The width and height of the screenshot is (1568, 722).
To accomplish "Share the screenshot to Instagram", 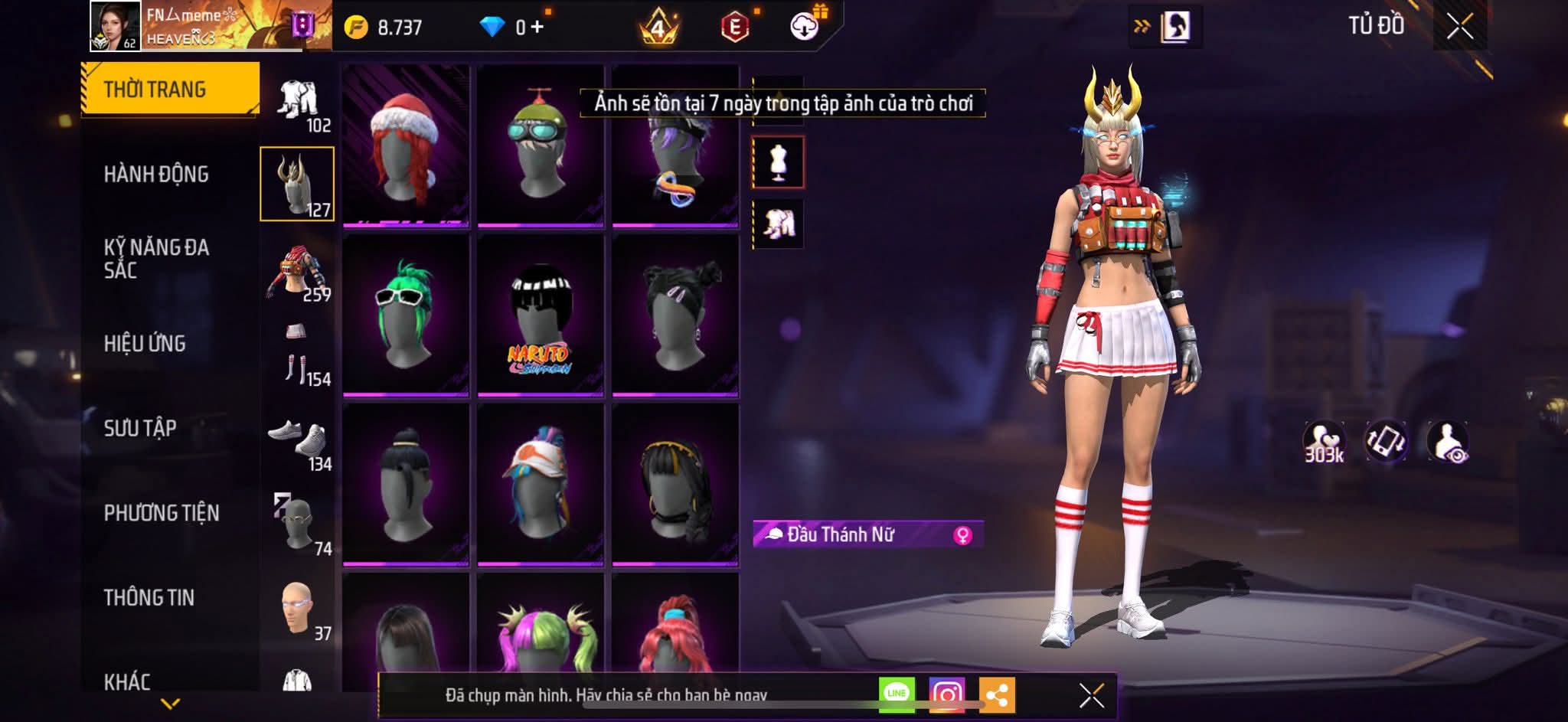I will coord(946,694).
